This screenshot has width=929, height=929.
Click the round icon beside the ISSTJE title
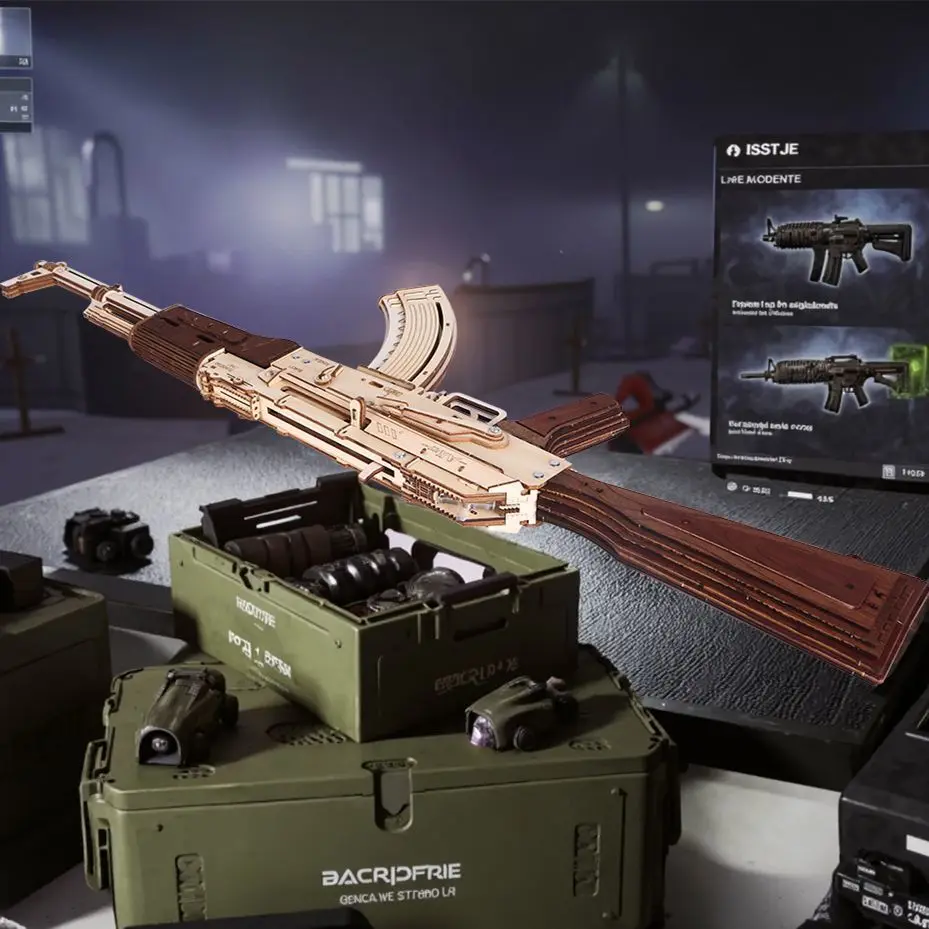(733, 150)
